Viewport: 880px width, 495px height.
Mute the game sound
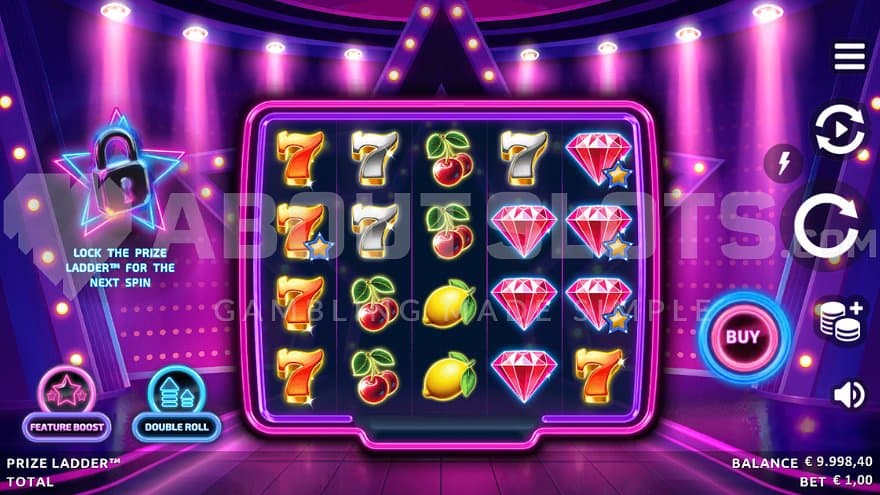848,395
